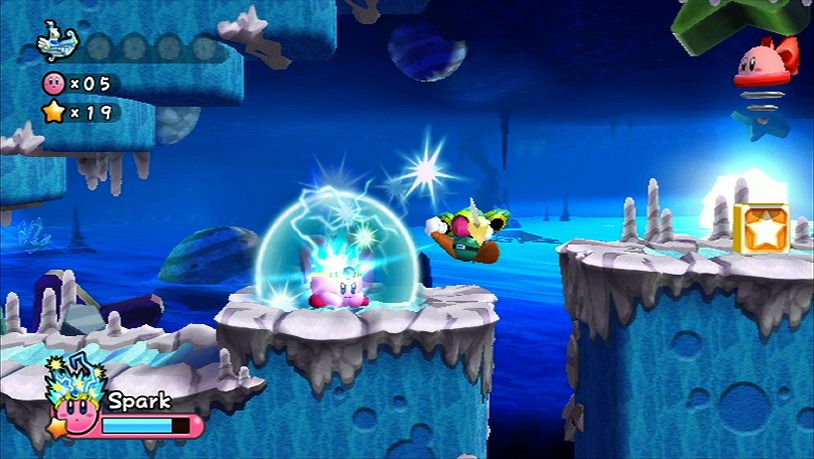Click the yellow point star icon
The width and height of the screenshot is (814, 459).
[53, 112]
